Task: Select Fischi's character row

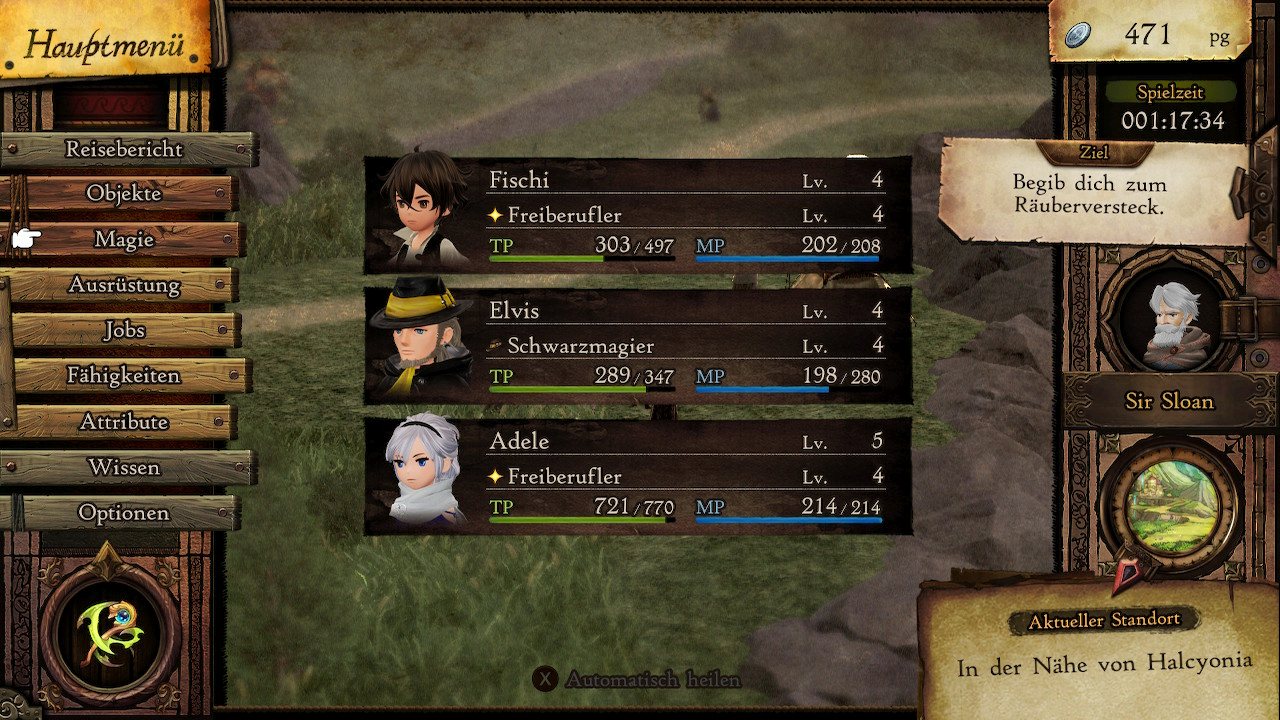Action: (638, 215)
